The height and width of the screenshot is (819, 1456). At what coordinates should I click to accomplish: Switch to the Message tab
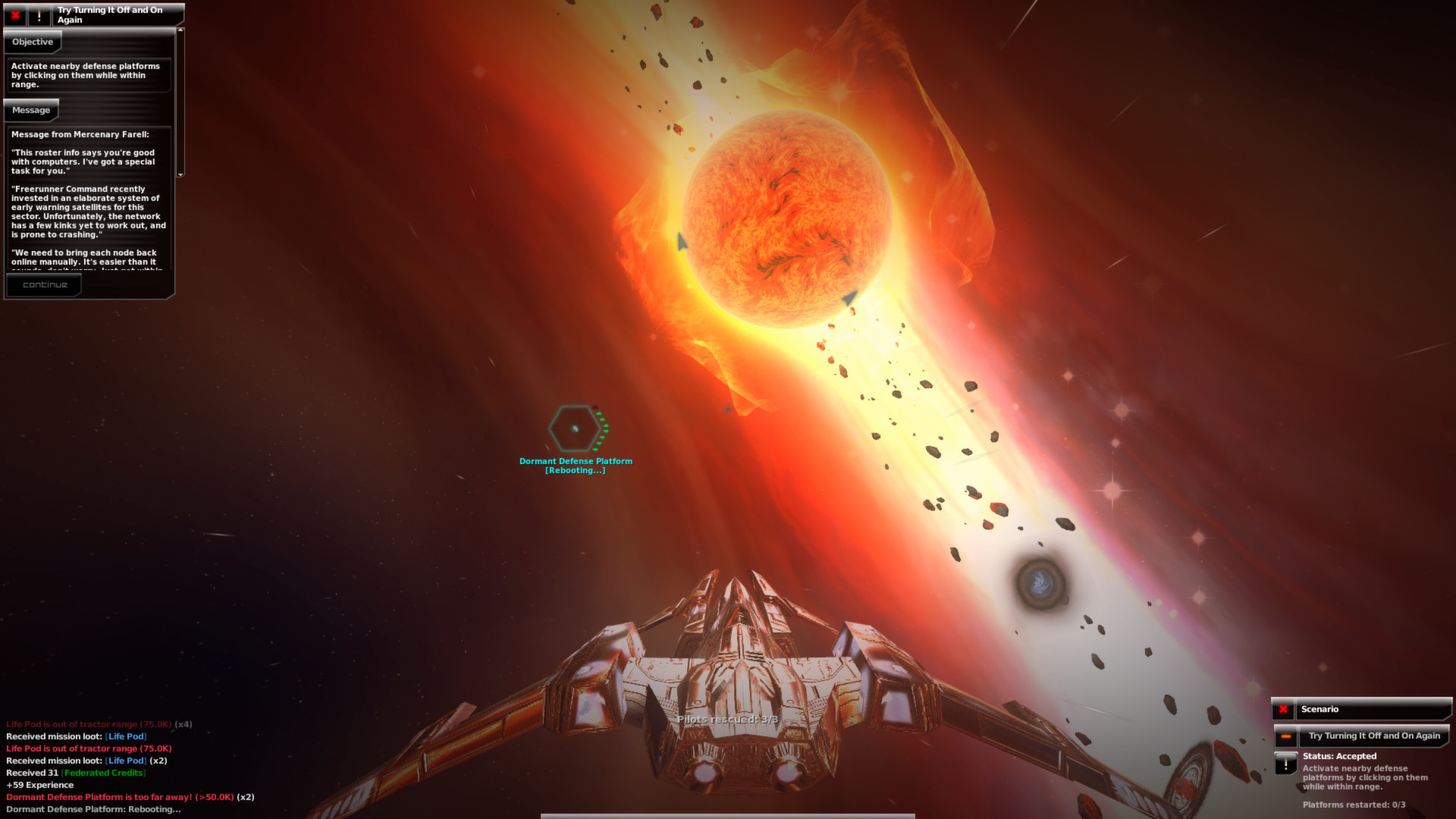(x=31, y=110)
